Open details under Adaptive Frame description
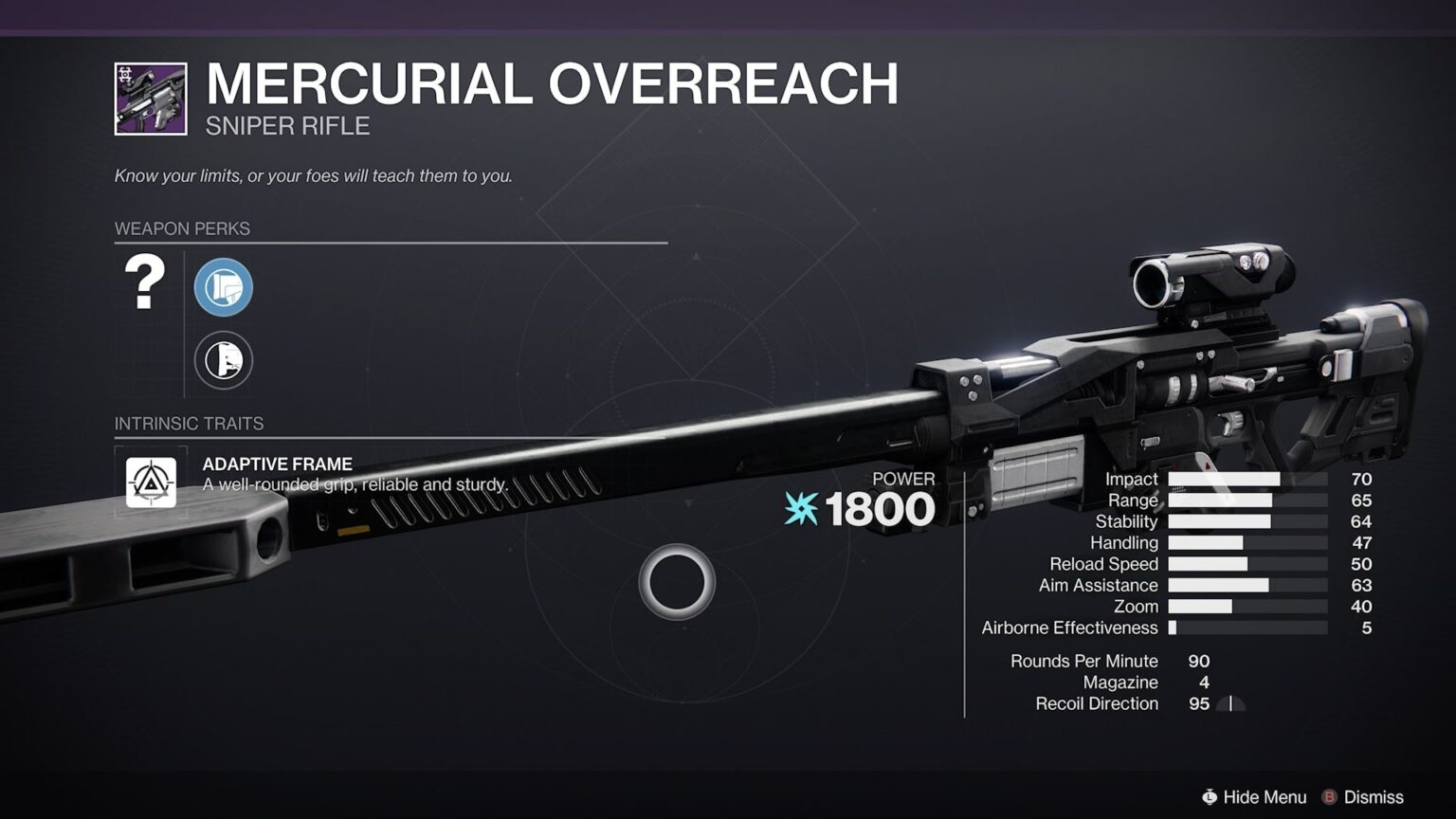 [355, 483]
